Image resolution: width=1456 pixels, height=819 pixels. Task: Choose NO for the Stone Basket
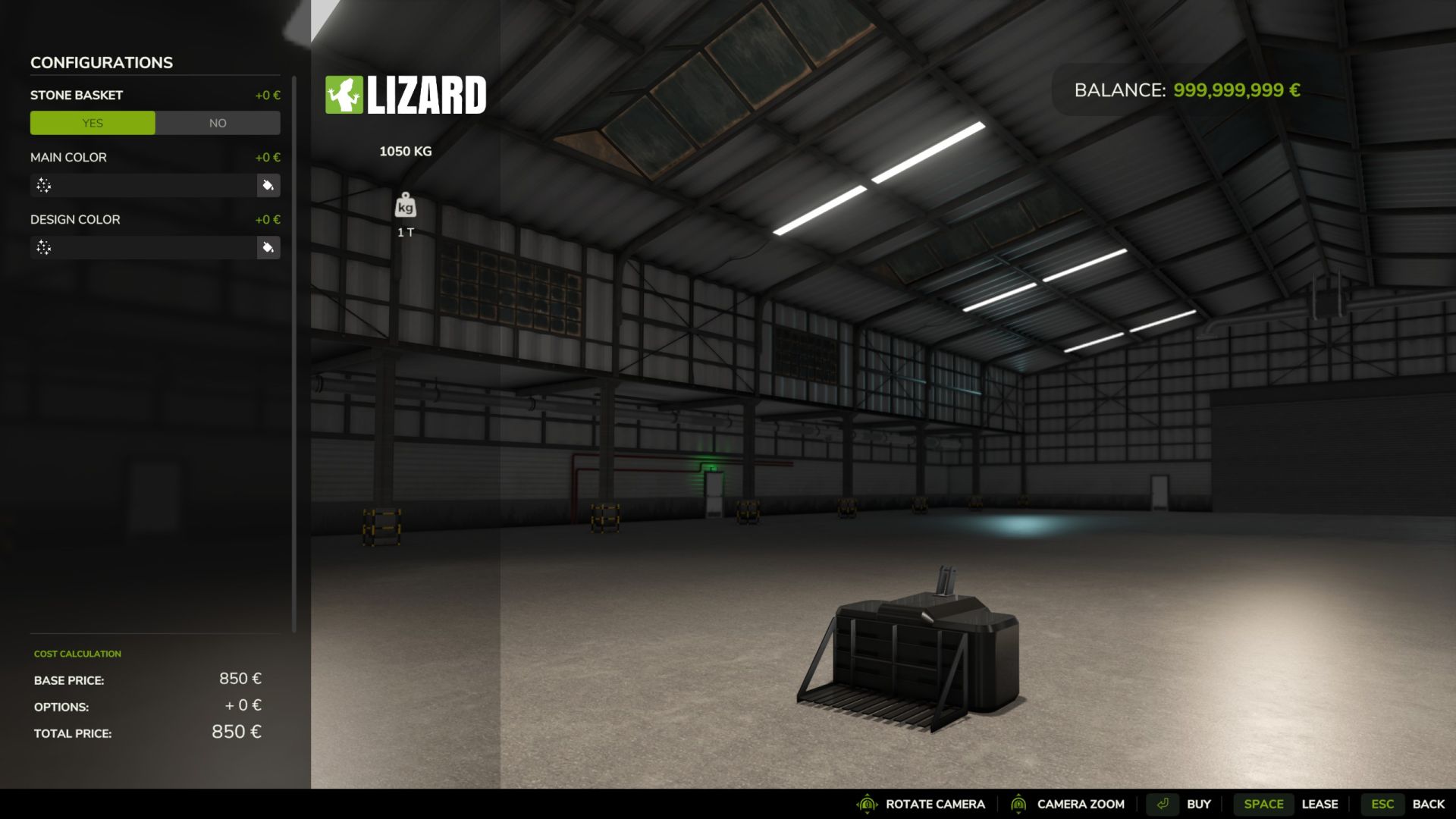218,123
